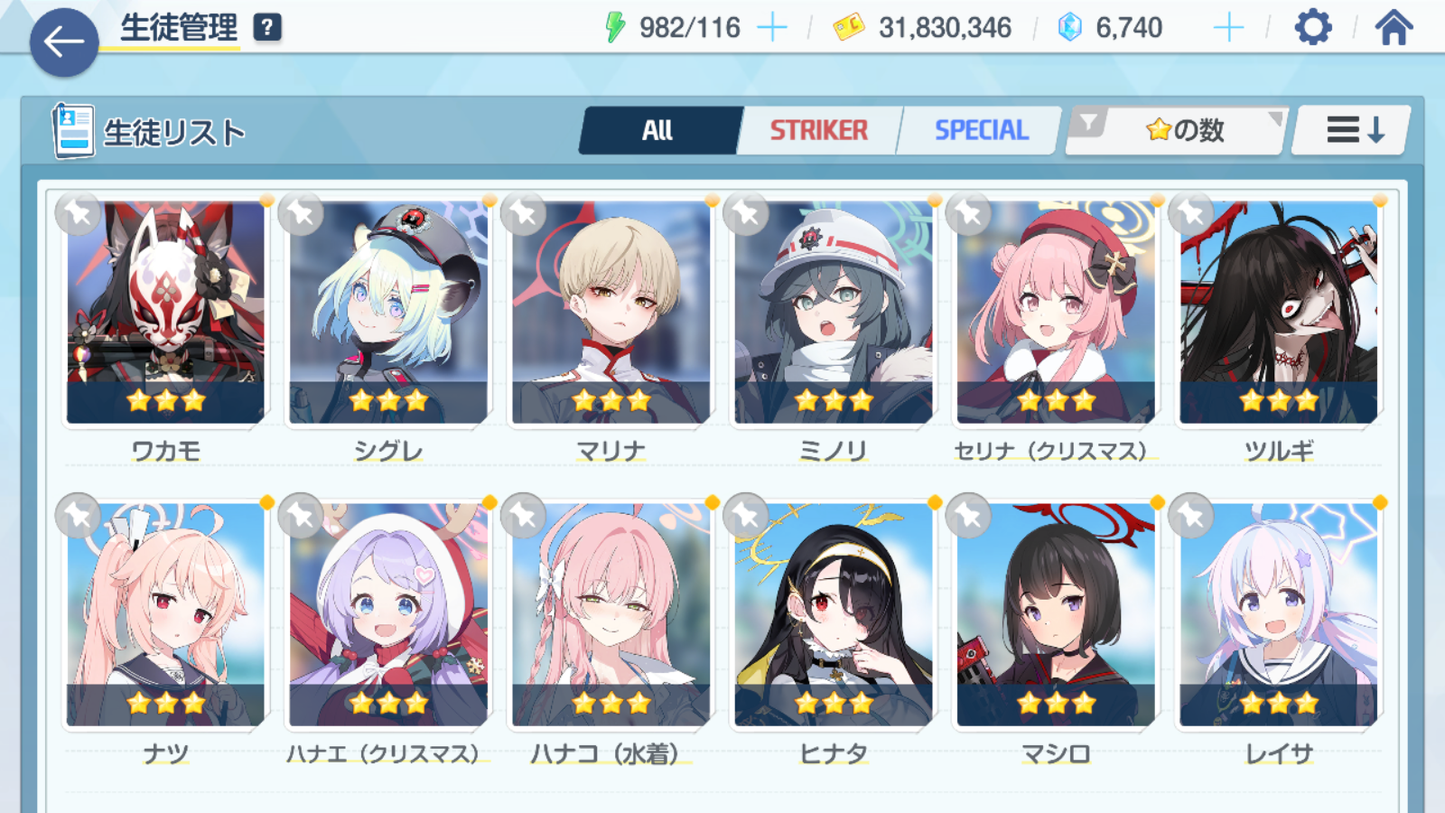This screenshot has width=1445, height=813.
Task: Select the レイサ student card
Action: pos(1278,615)
